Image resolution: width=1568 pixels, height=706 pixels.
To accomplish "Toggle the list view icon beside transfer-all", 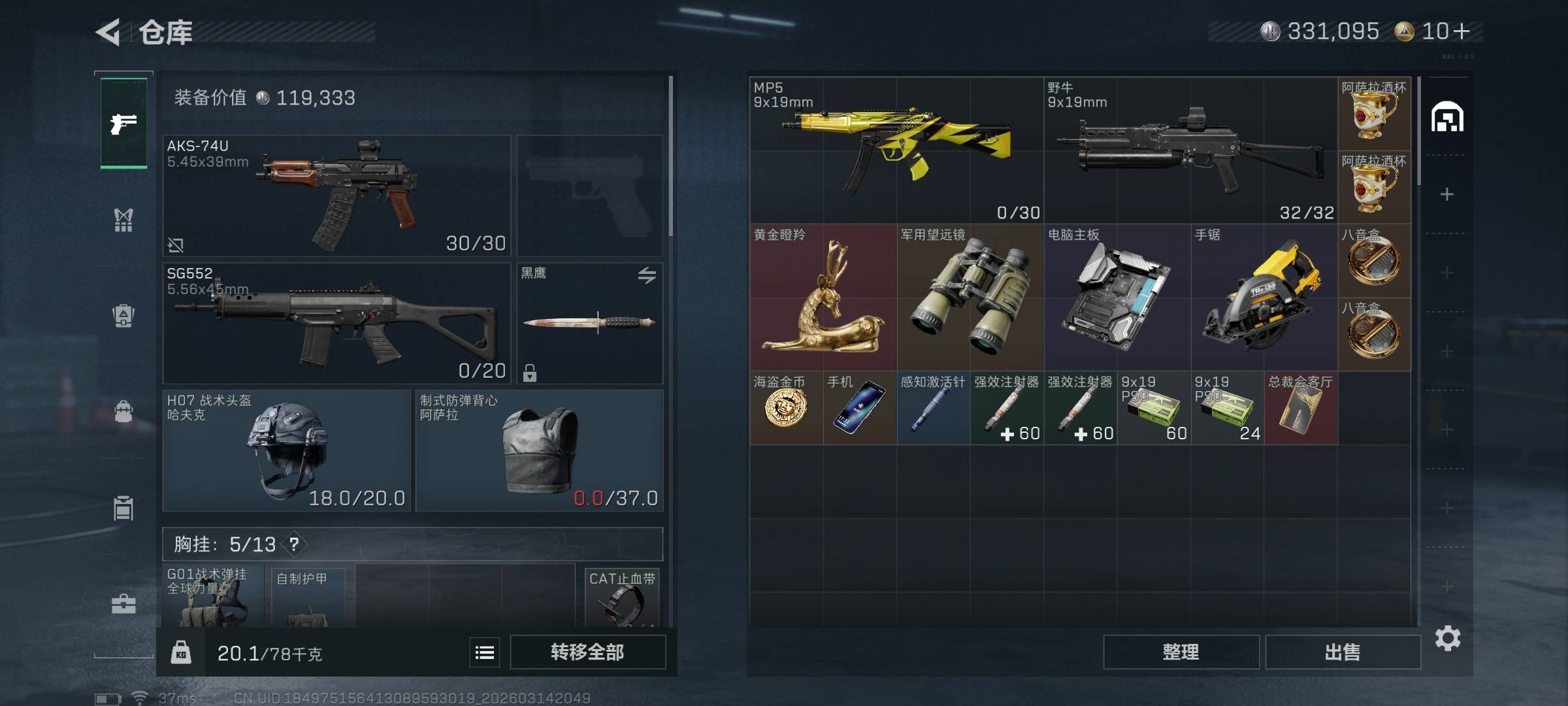I will click(485, 652).
